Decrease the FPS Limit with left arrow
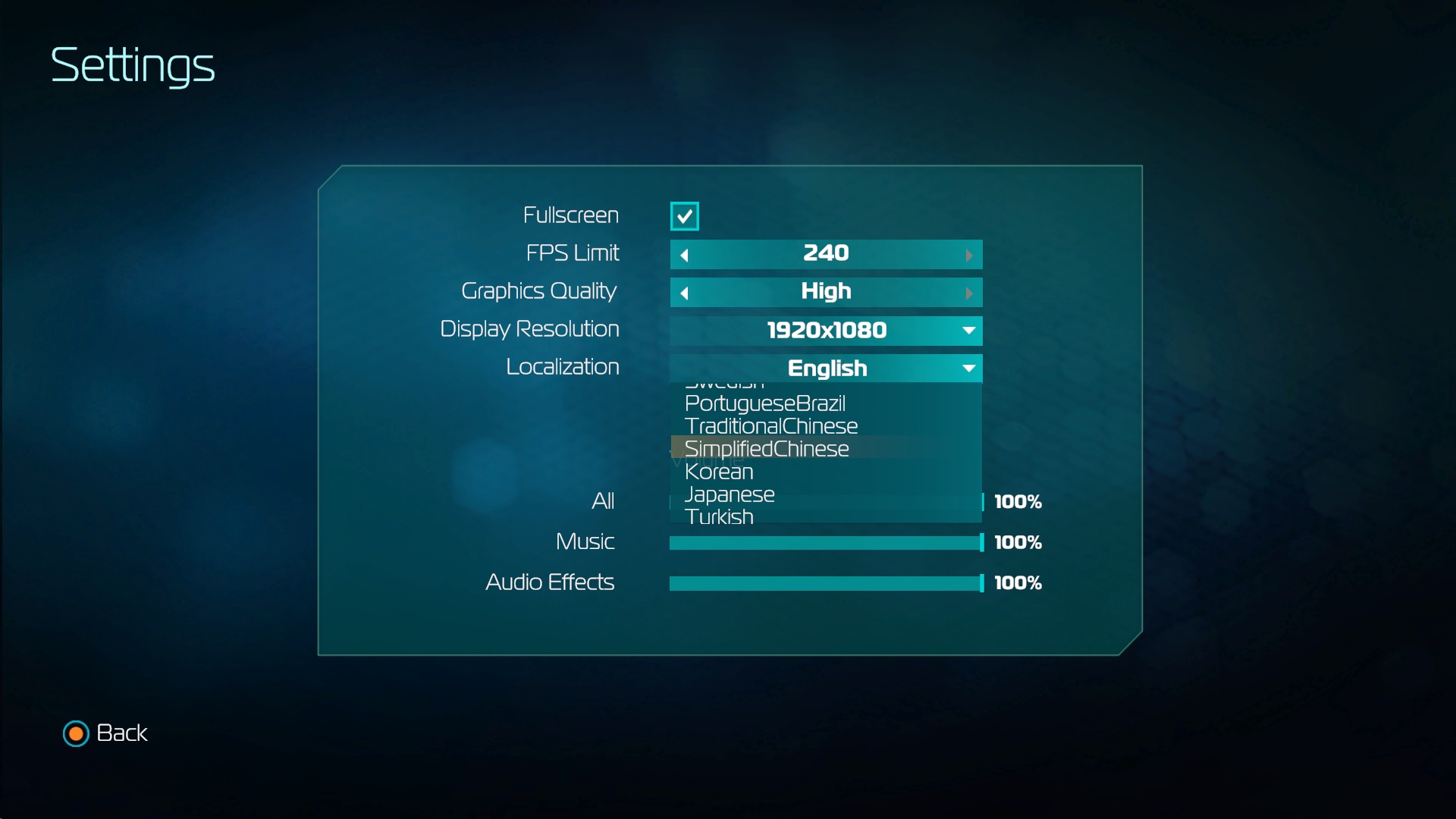Screen dimensions: 1456x819 (684, 255)
